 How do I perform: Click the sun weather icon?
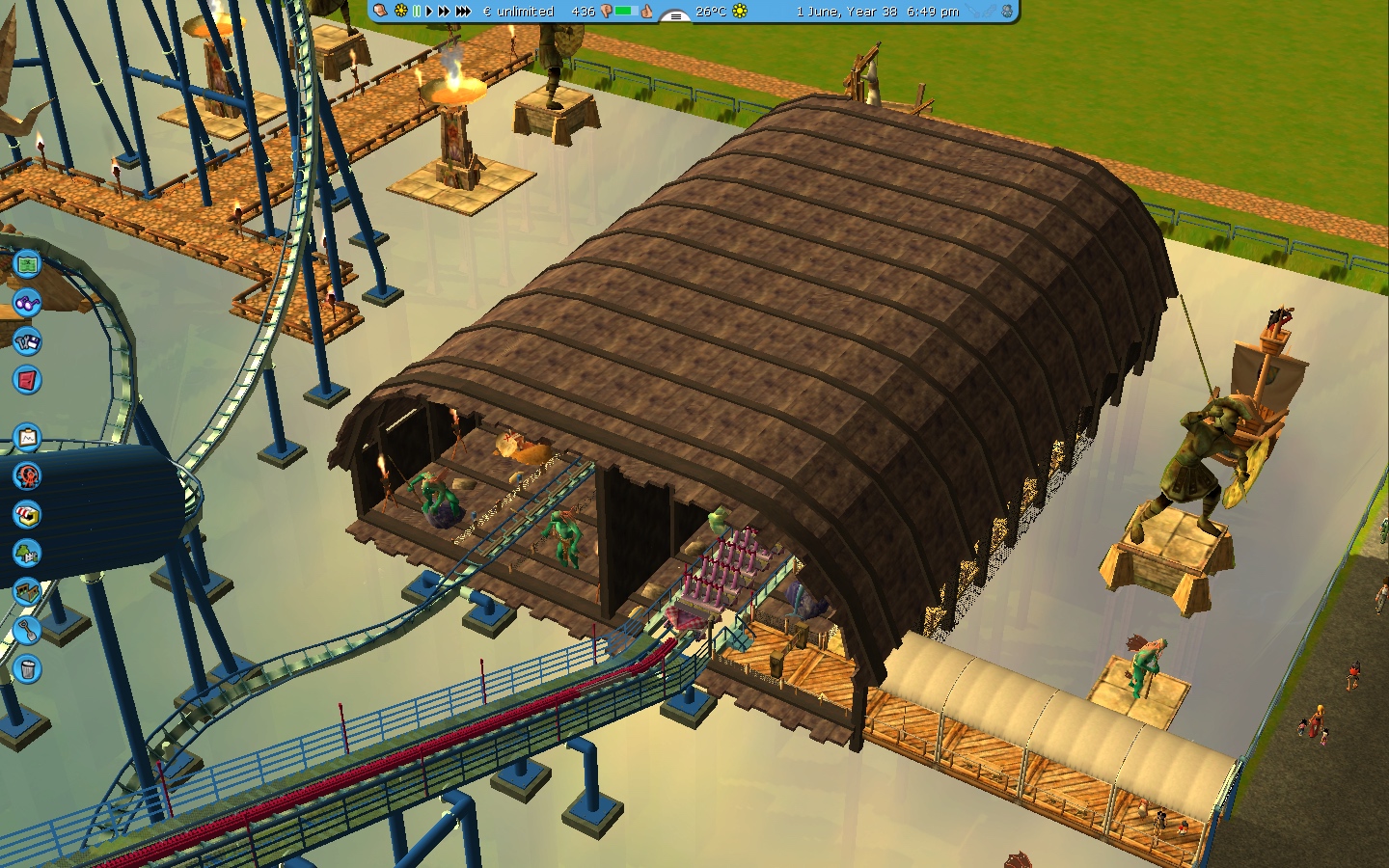pos(740,12)
